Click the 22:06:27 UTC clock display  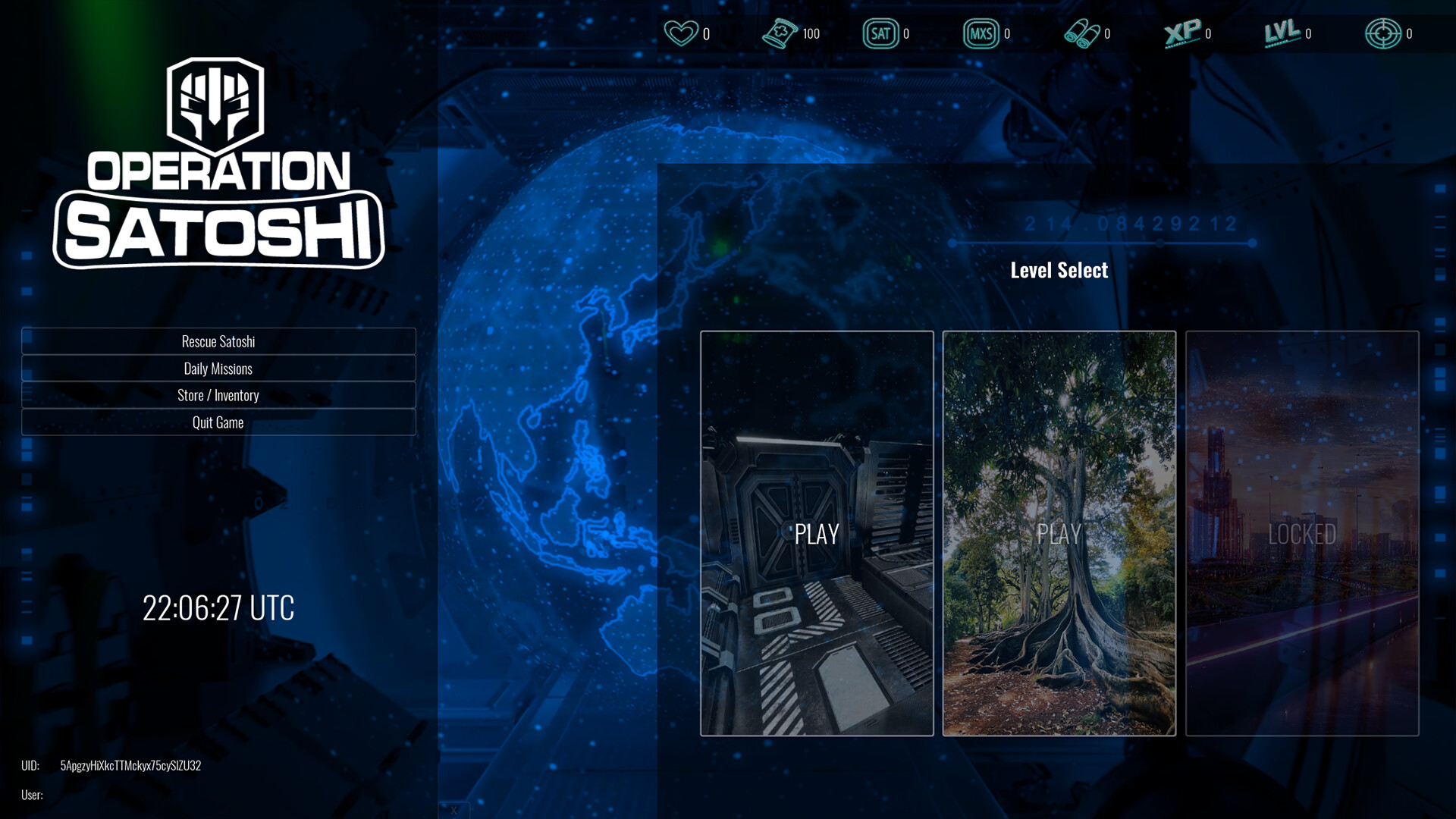coord(219,607)
